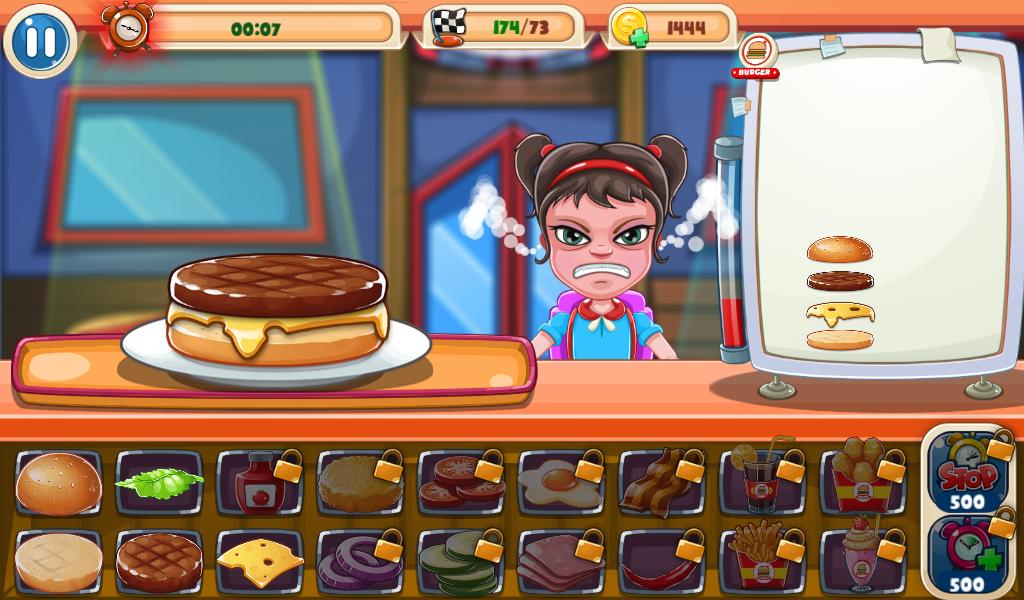This screenshot has width=1024, height=600.
Task: Click the locked purple onion rings slot
Action: [x=360, y=562]
